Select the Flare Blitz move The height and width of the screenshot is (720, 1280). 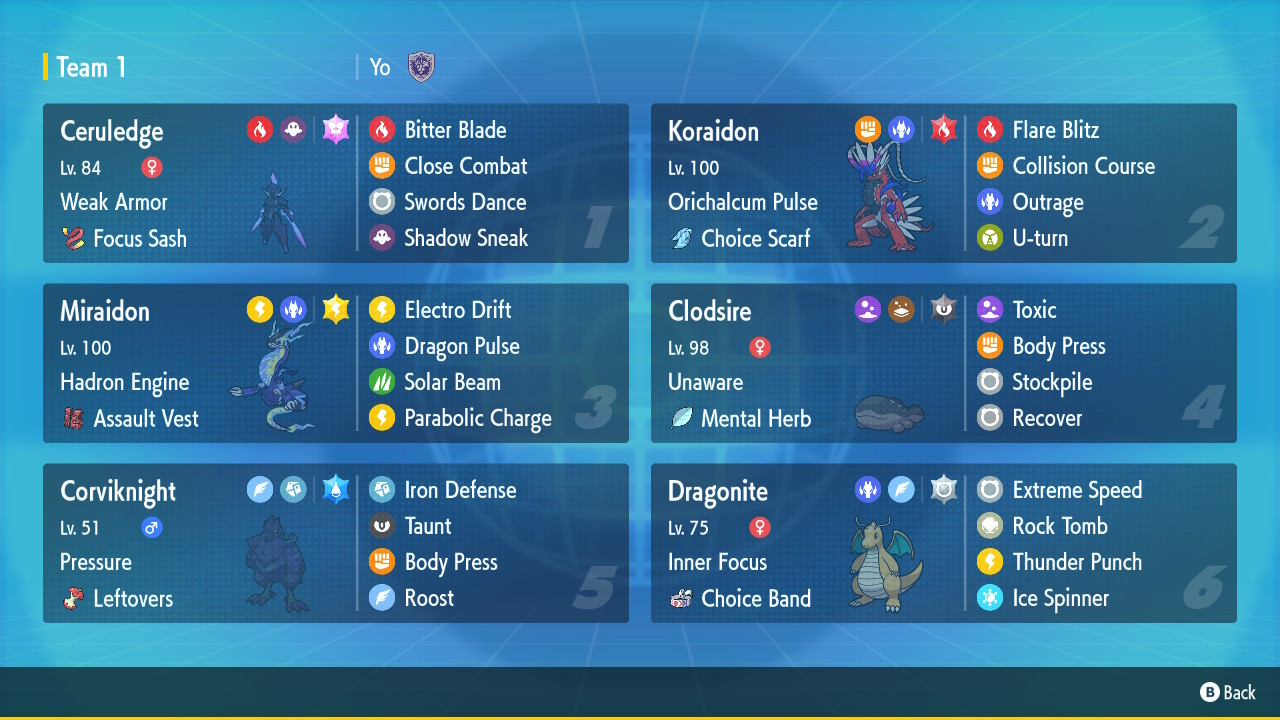(x=1055, y=130)
